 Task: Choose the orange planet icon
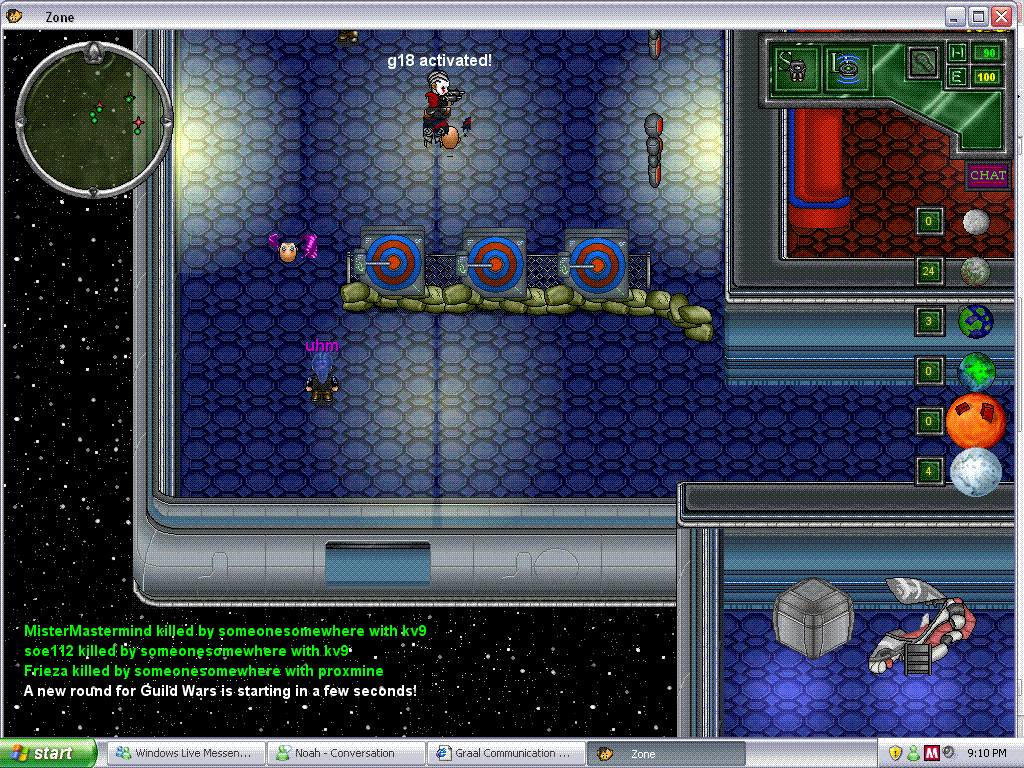point(976,420)
